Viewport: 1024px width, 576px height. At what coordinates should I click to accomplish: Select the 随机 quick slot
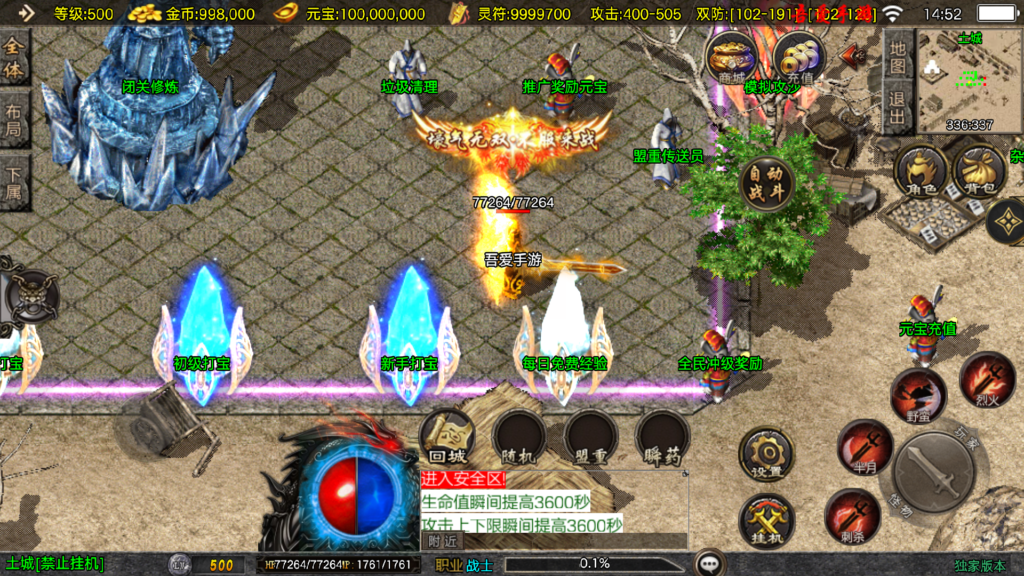pos(519,437)
